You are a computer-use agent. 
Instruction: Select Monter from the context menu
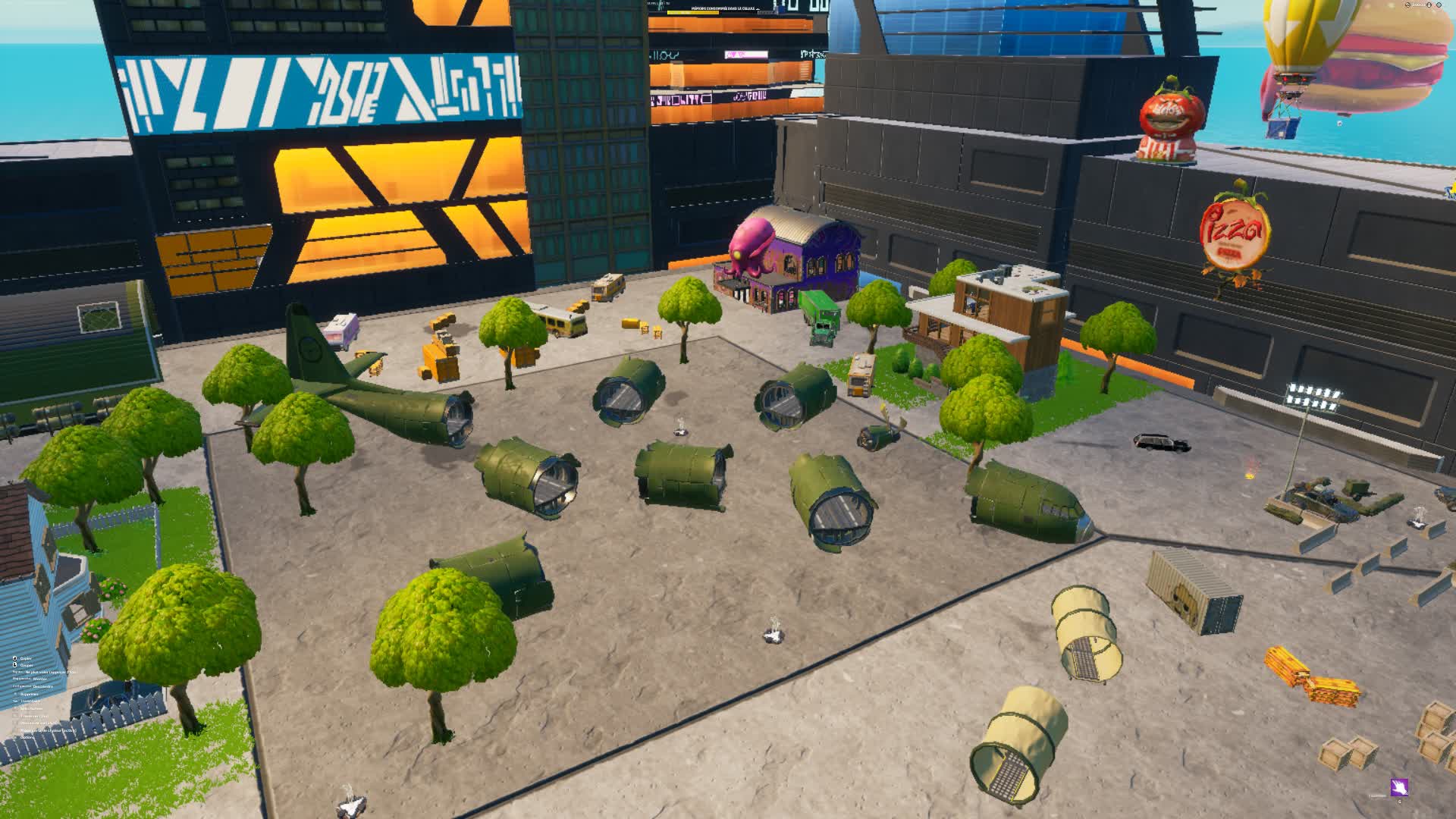tap(40, 679)
